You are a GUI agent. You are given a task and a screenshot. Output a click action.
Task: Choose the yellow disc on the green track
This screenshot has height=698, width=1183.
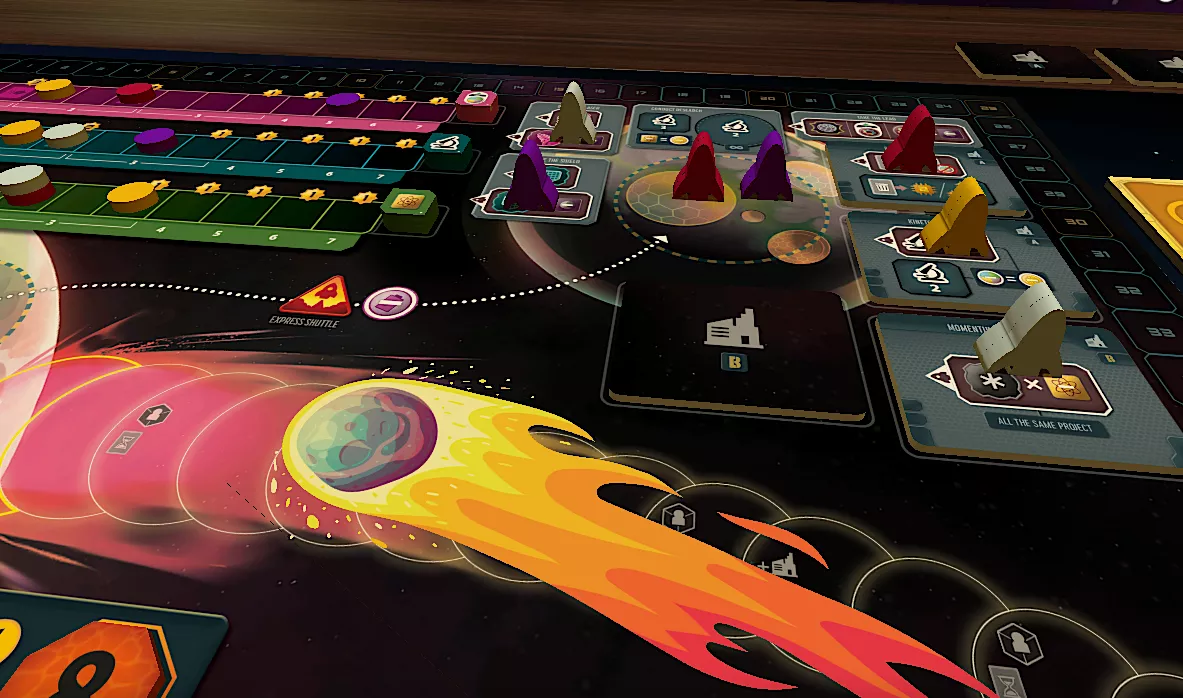pyautogui.click(x=133, y=196)
